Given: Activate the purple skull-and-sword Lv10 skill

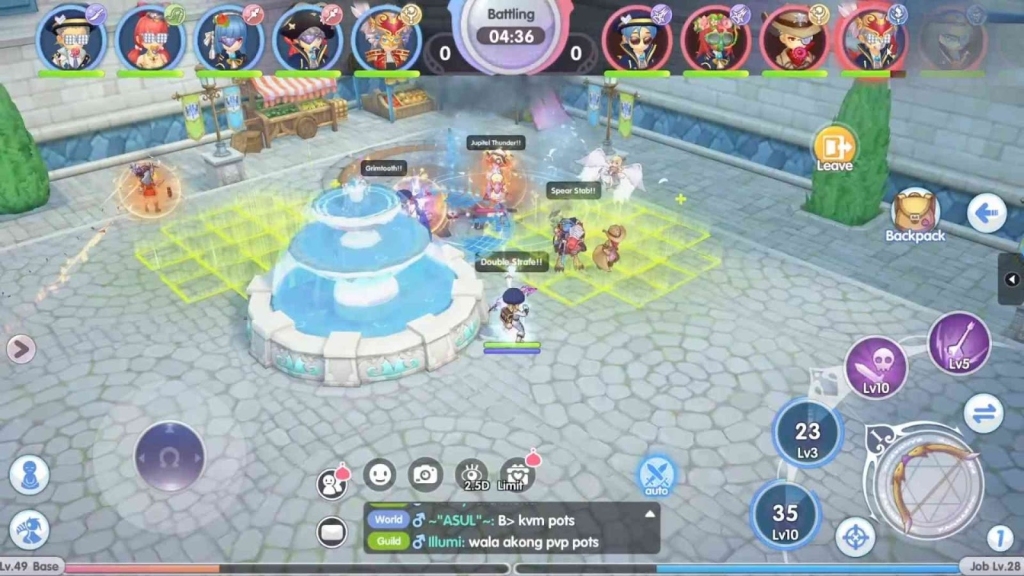Looking at the screenshot, I should 876,367.
